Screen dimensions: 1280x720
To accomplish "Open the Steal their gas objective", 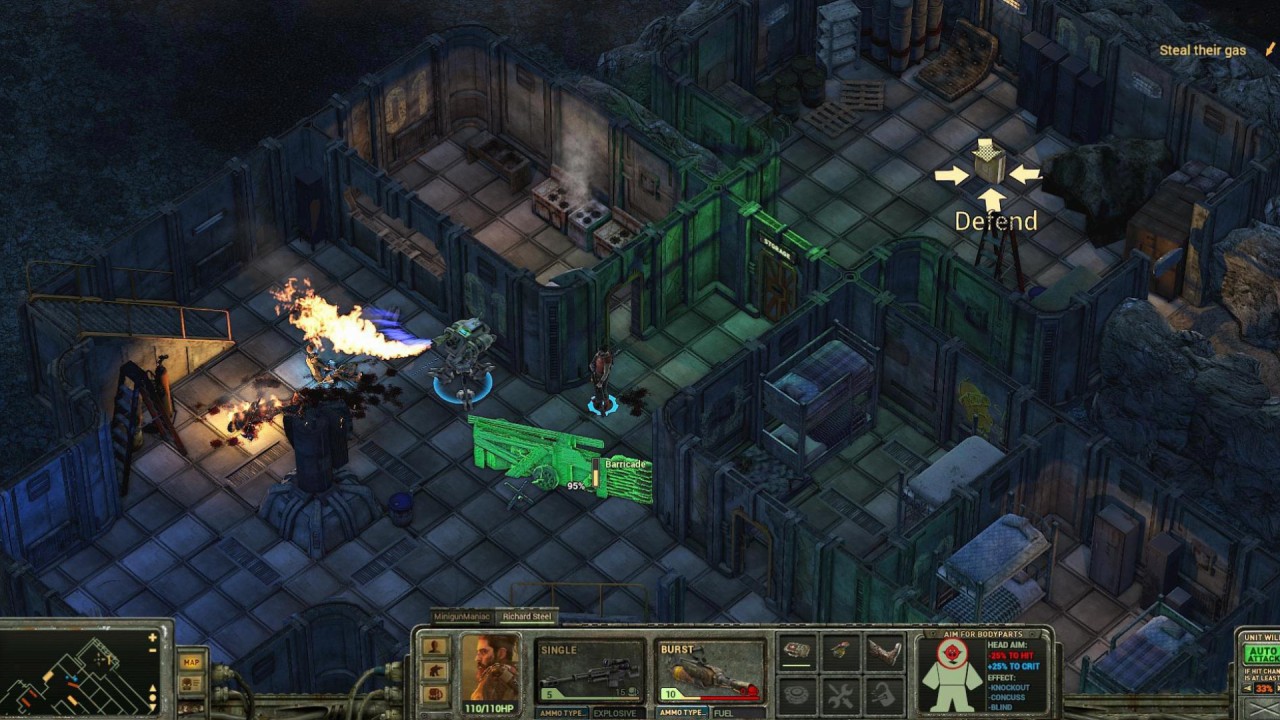I will 1202,50.
